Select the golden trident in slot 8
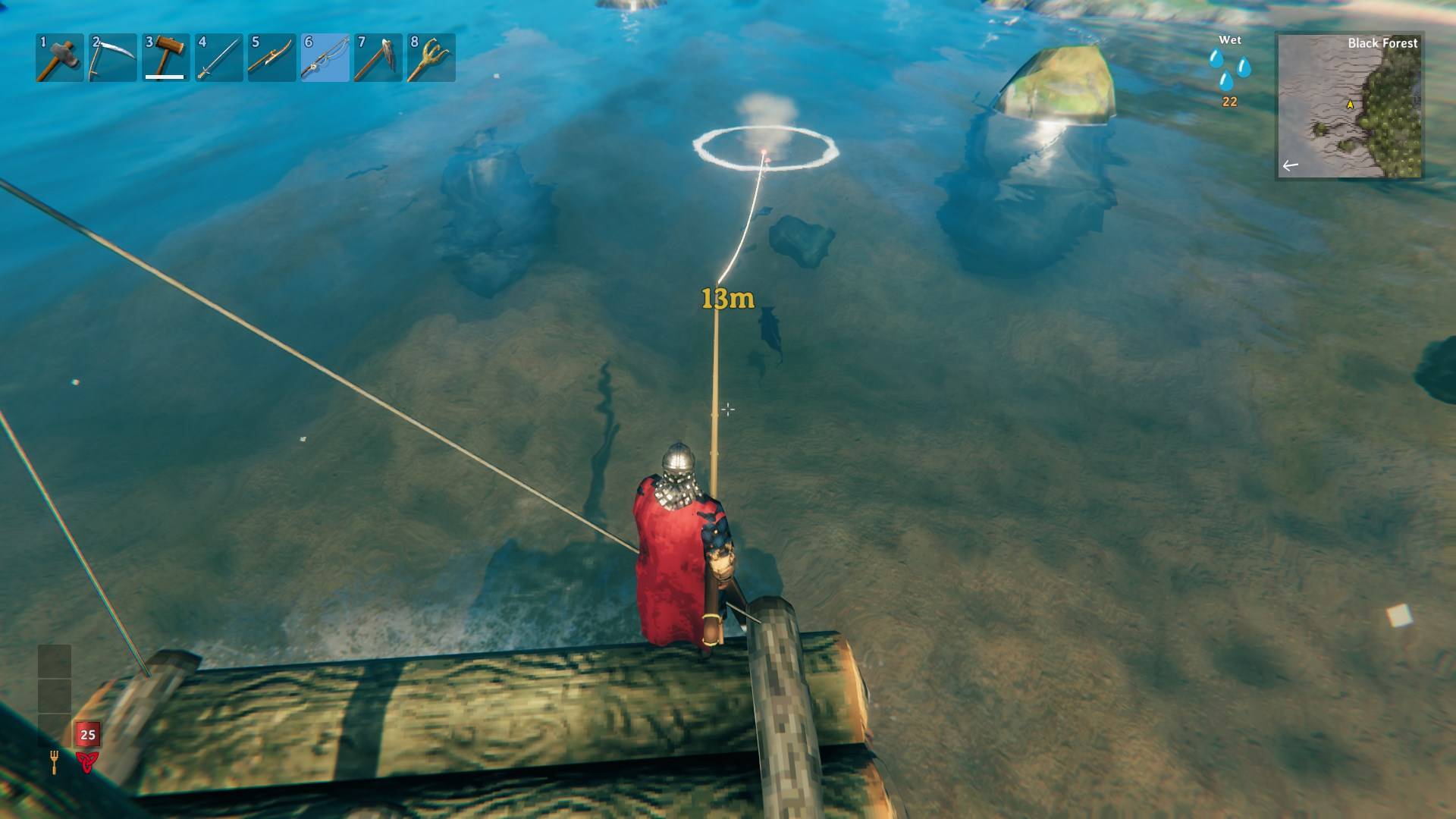The width and height of the screenshot is (1456, 819). (431, 58)
